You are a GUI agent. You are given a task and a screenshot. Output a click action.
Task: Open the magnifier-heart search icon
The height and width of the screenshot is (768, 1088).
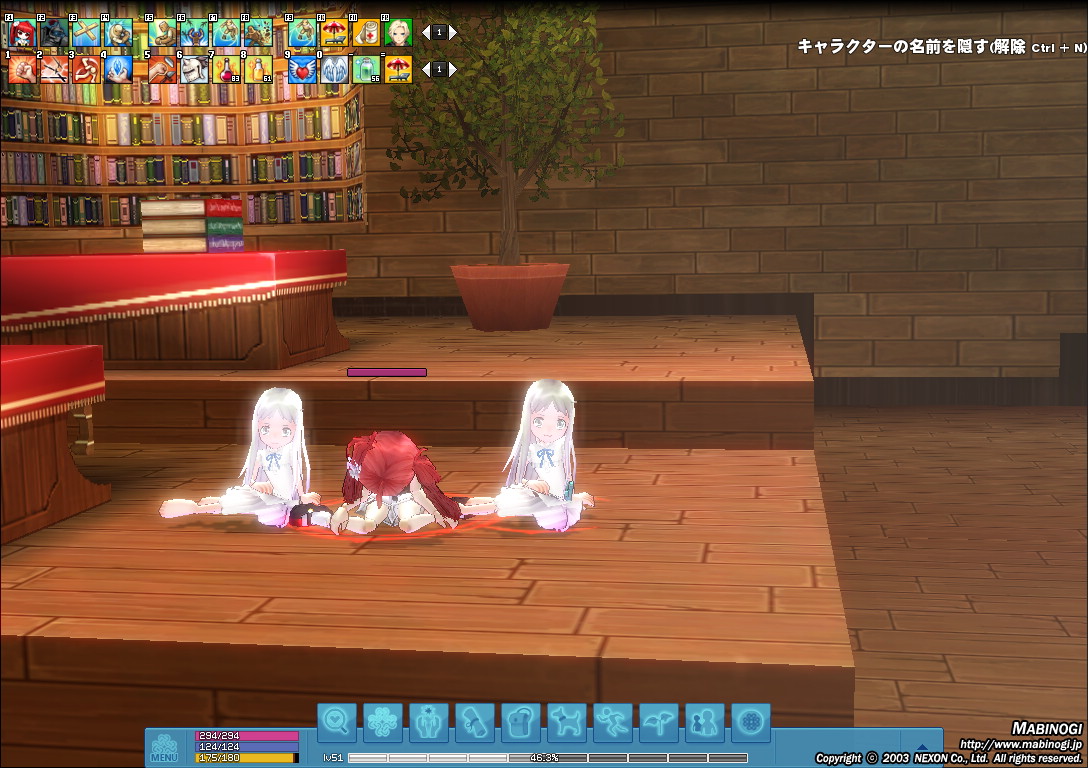pyautogui.click(x=337, y=721)
